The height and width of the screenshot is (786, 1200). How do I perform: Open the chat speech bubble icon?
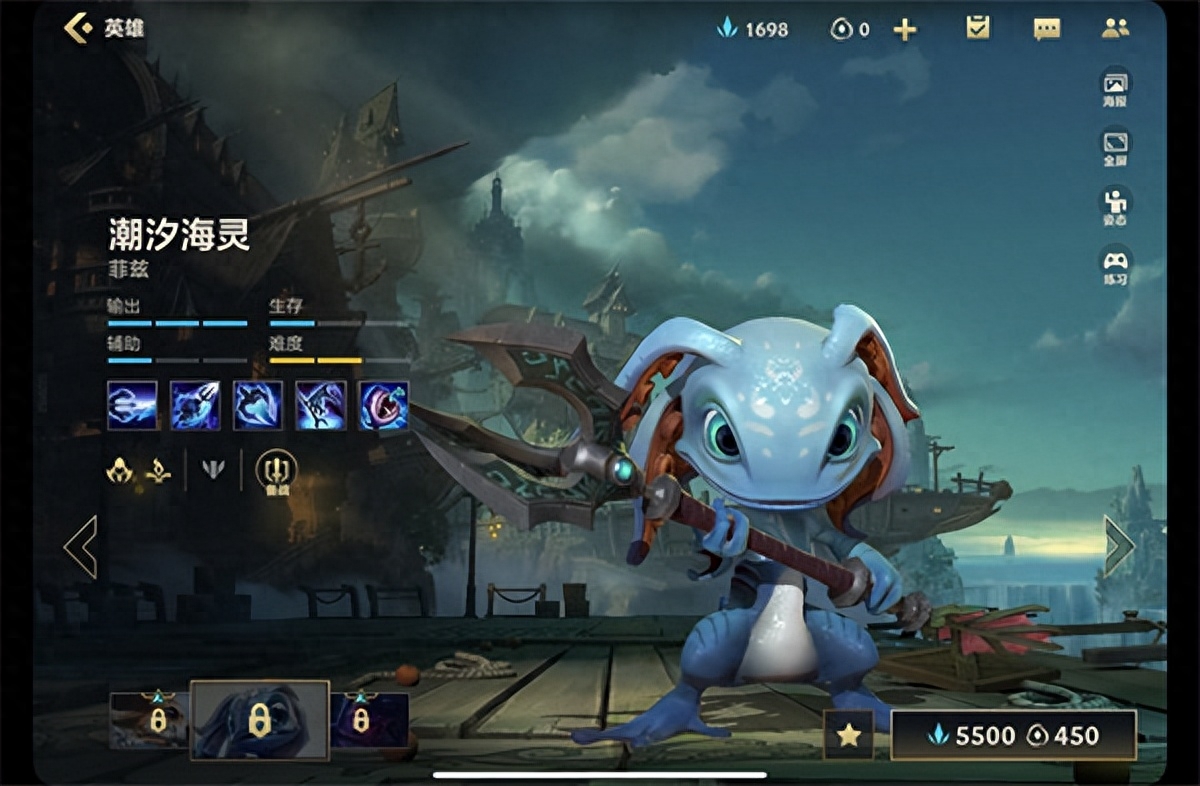(x=1047, y=29)
